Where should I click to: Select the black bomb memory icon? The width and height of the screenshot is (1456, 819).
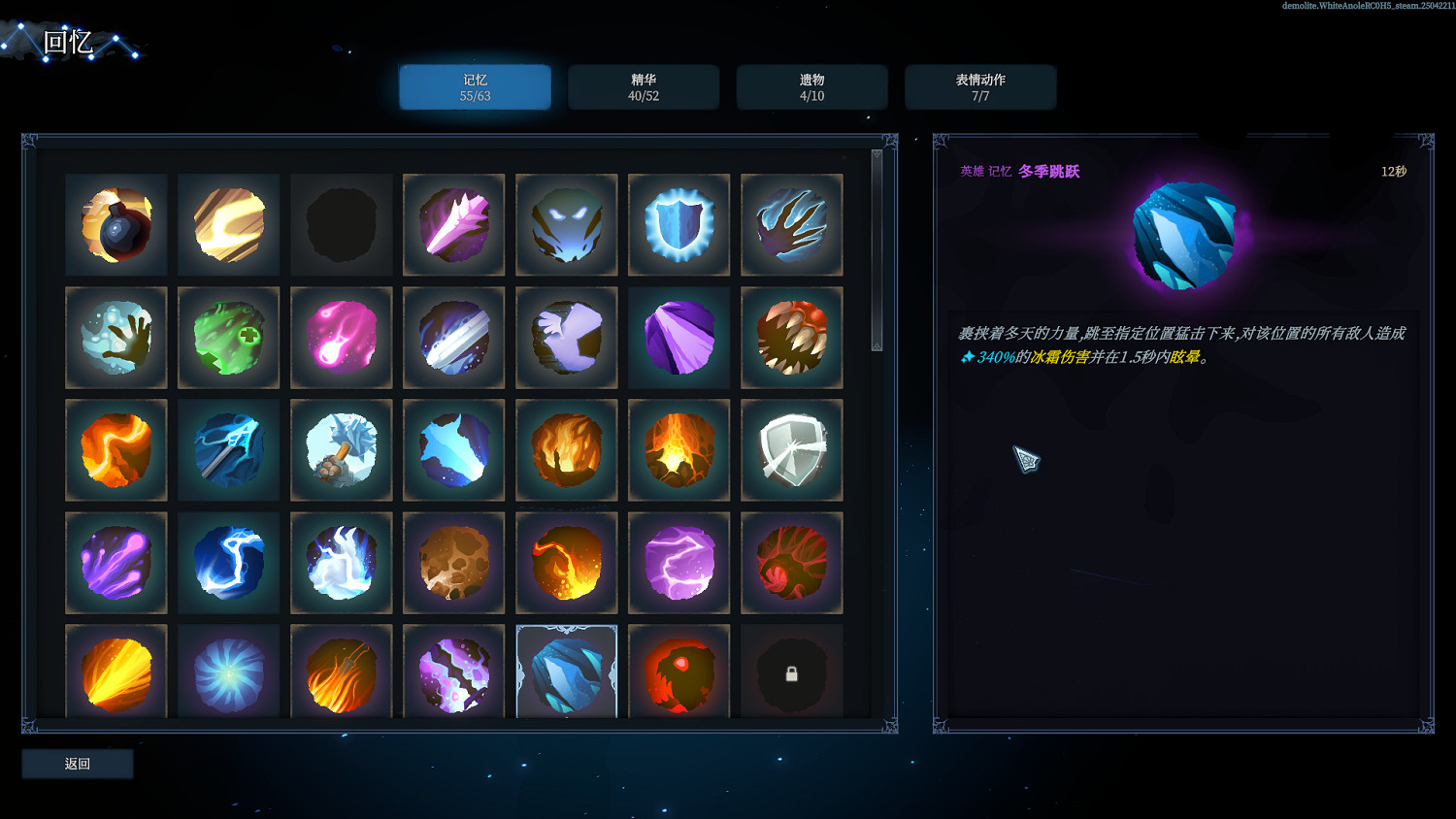point(116,224)
